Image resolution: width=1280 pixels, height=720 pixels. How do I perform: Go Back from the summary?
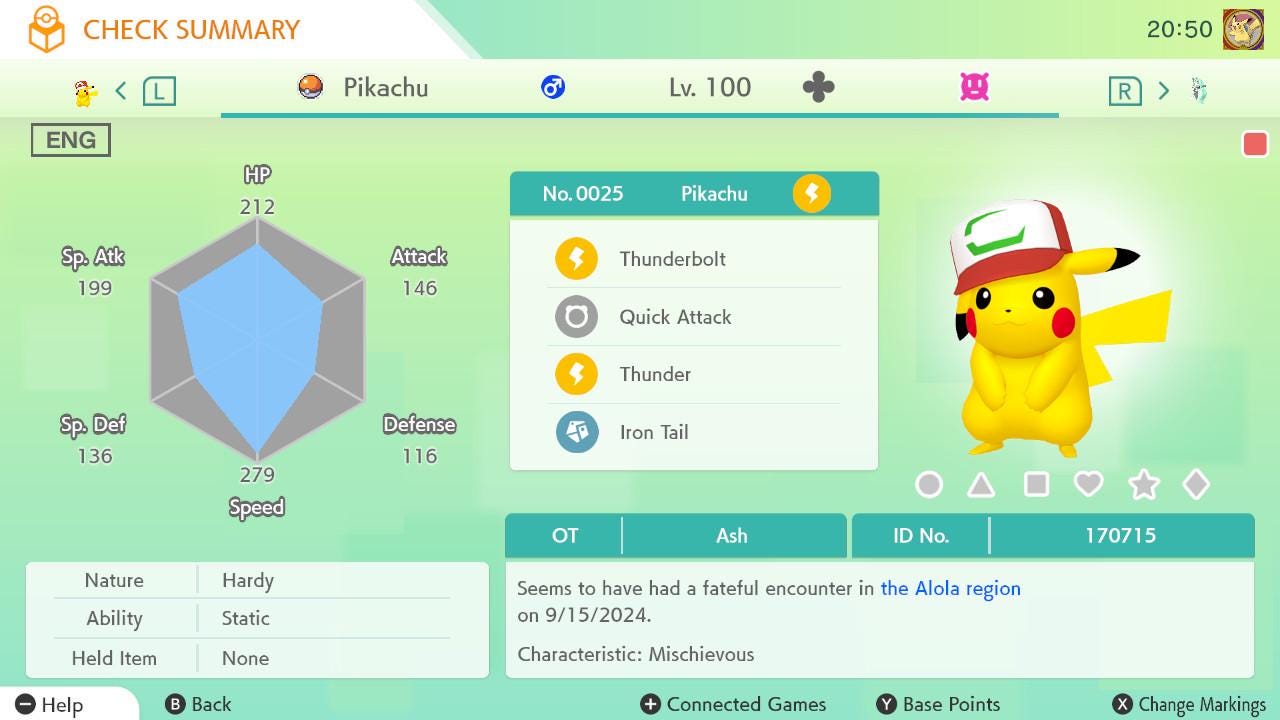[x=198, y=704]
